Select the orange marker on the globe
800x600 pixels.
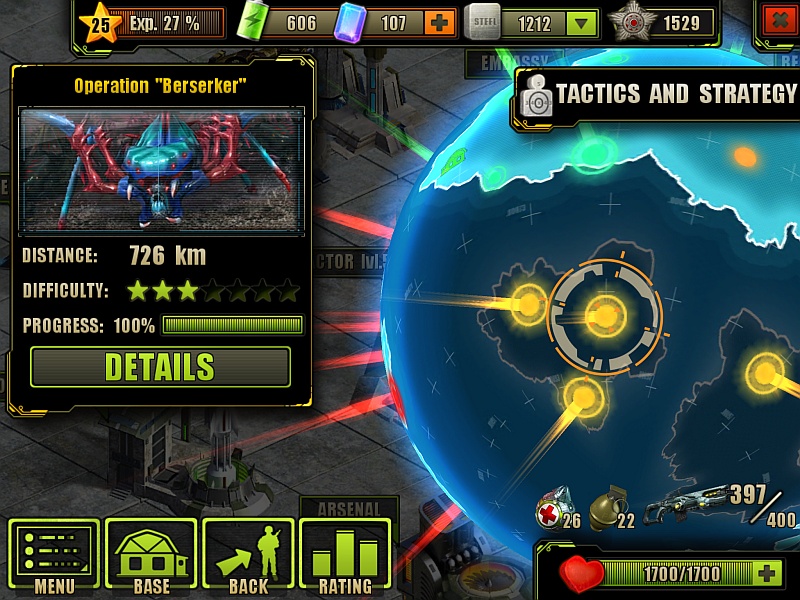pyautogui.click(x=745, y=156)
